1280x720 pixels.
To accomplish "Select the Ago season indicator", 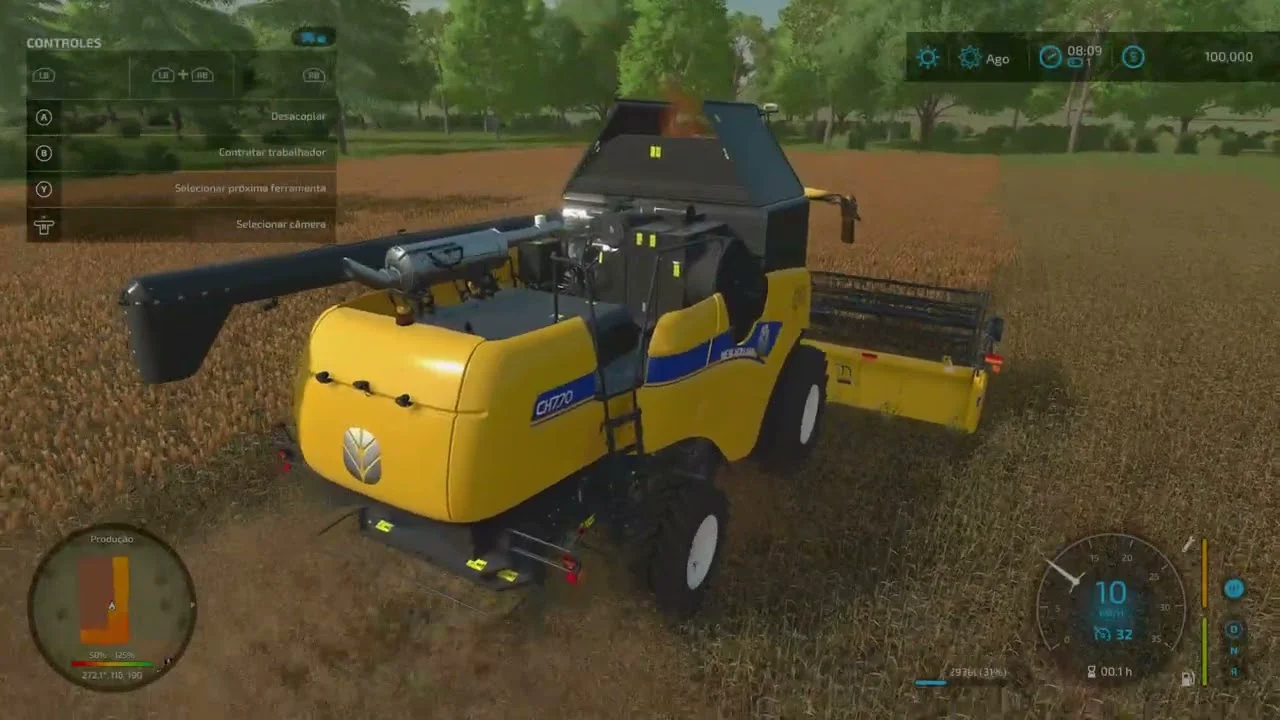I will (x=984, y=58).
